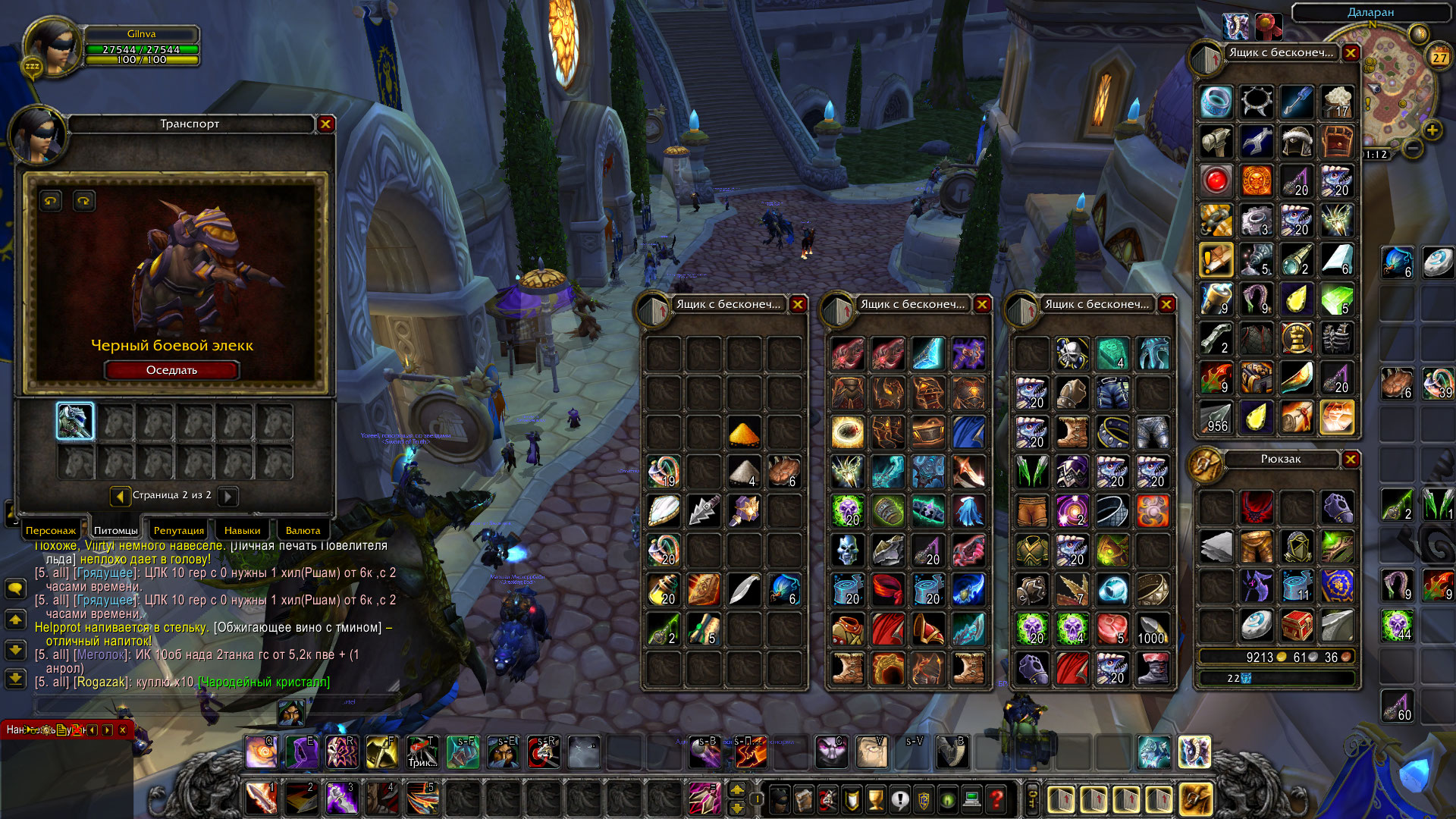Viewport: 1456px width, 819px height.
Task: Show the Валюта tab
Action: (303, 530)
